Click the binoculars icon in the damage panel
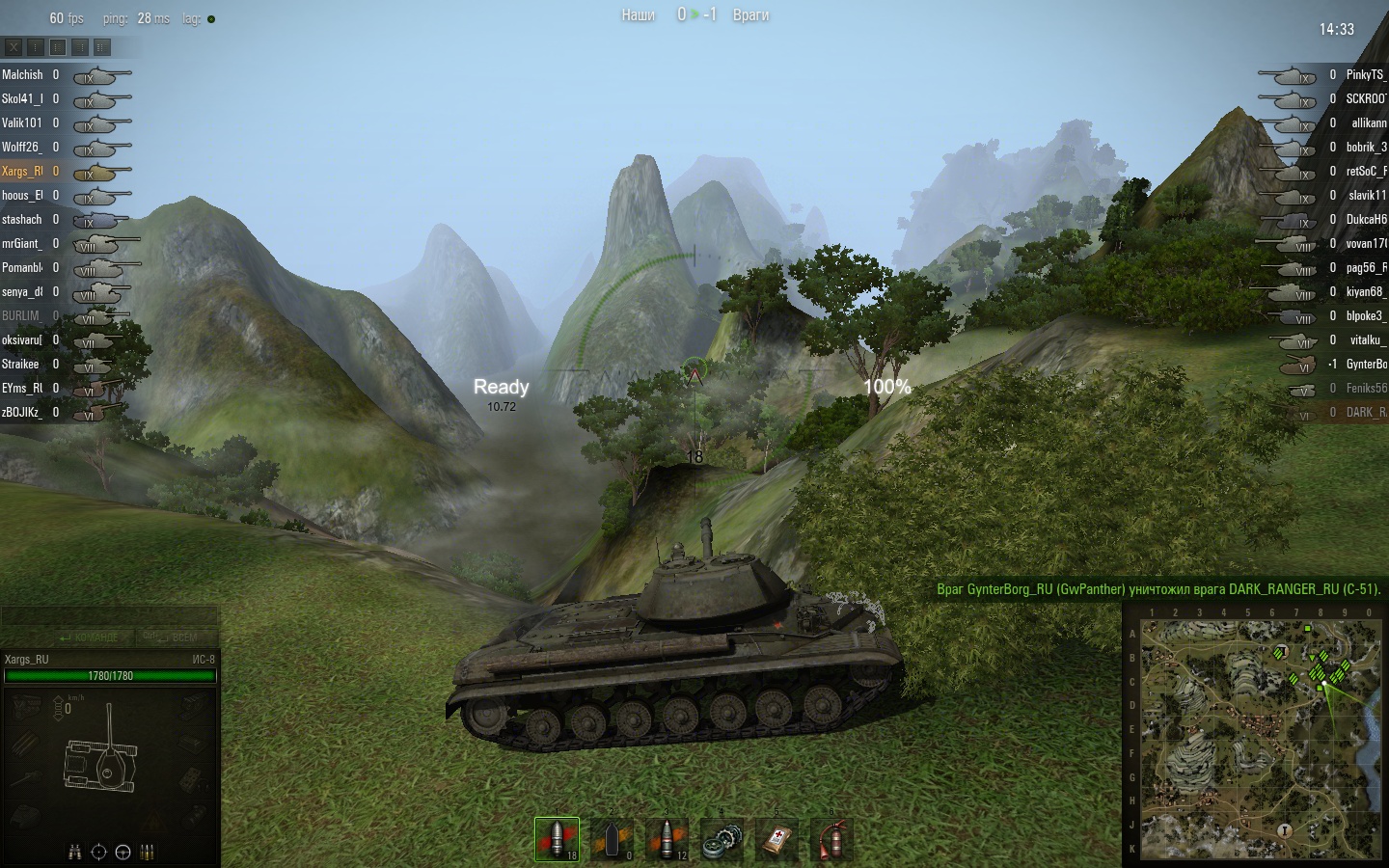1389x868 pixels. coord(75,852)
